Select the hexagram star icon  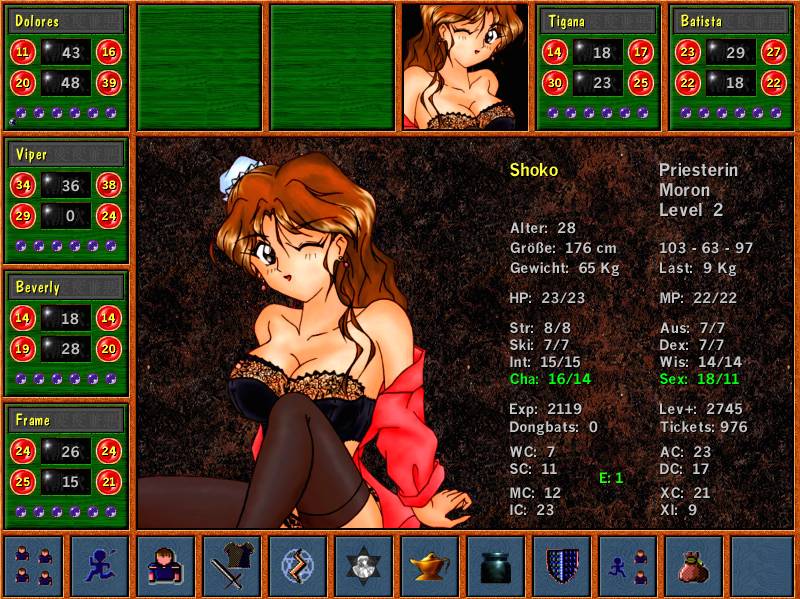pos(364,566)
